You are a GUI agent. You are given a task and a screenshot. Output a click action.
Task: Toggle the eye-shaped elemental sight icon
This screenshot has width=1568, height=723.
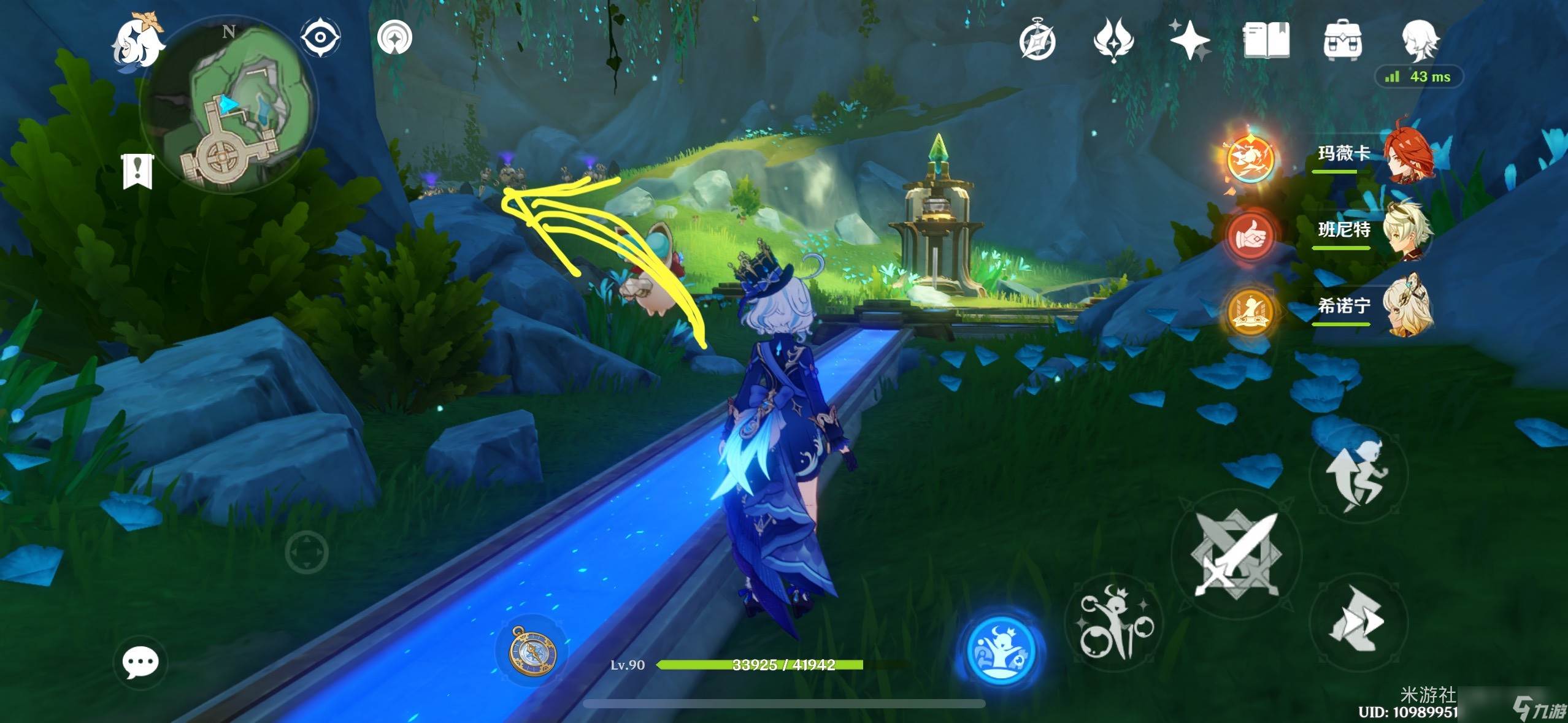point(320,38)
